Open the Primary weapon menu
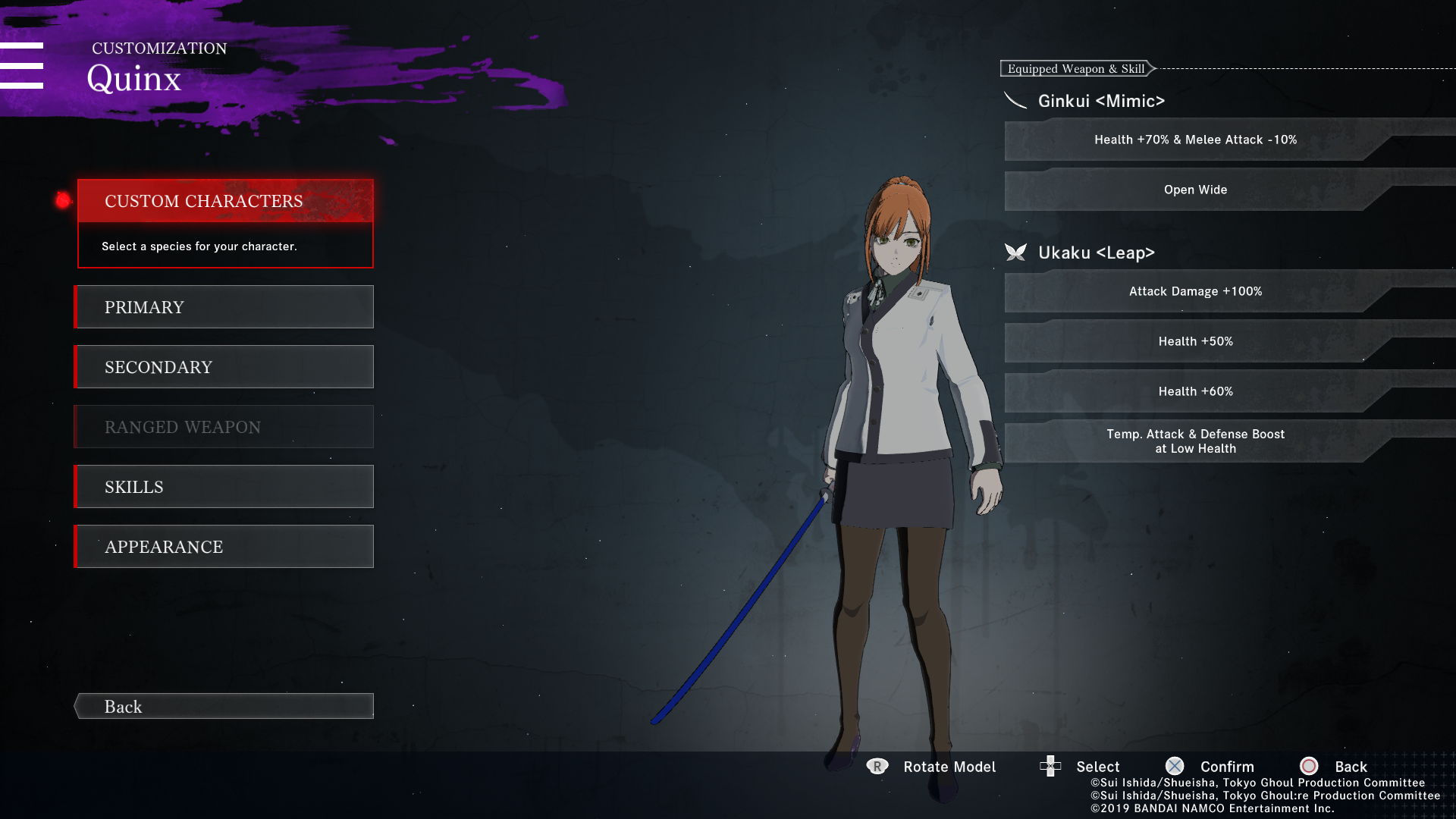The width and height of the screenshot is (1456, 819). (225, 307)
